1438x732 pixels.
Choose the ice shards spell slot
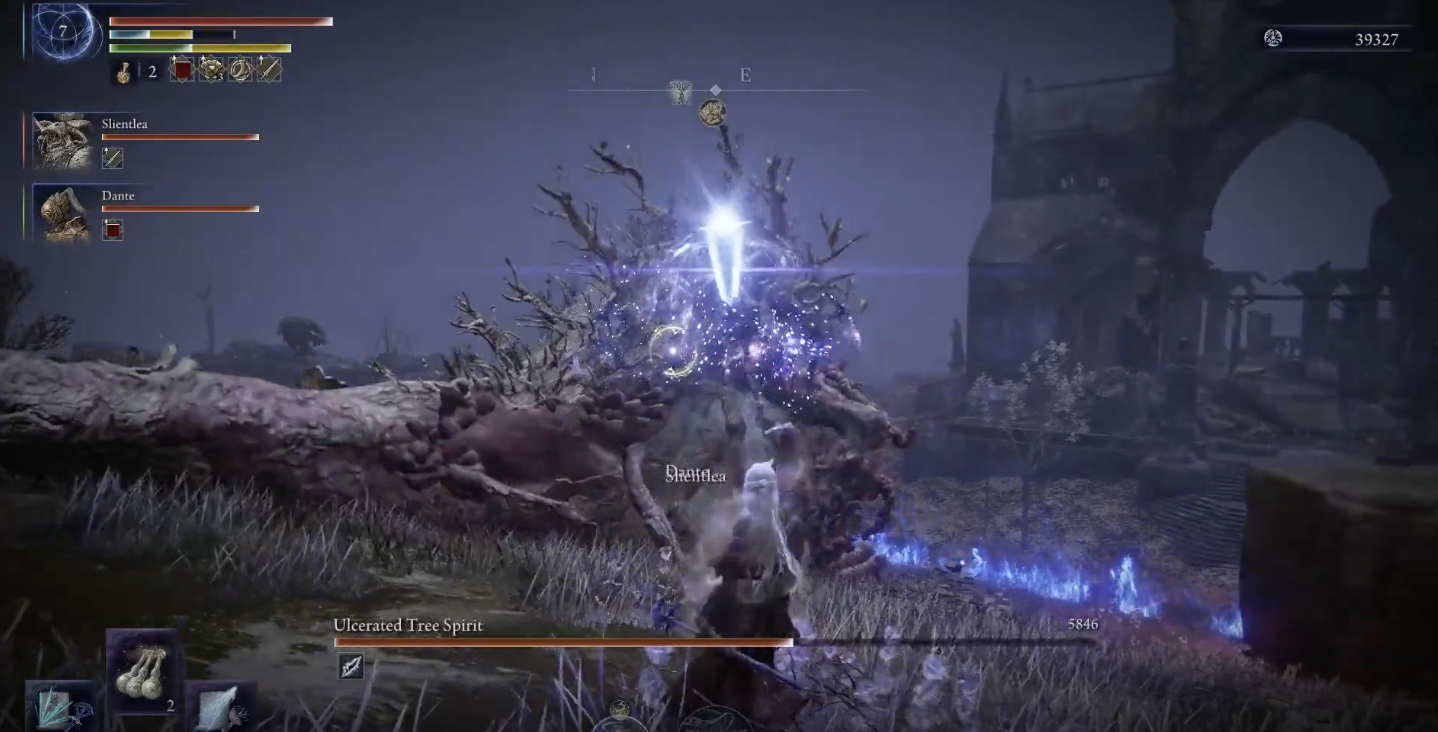tap(60, 708)
